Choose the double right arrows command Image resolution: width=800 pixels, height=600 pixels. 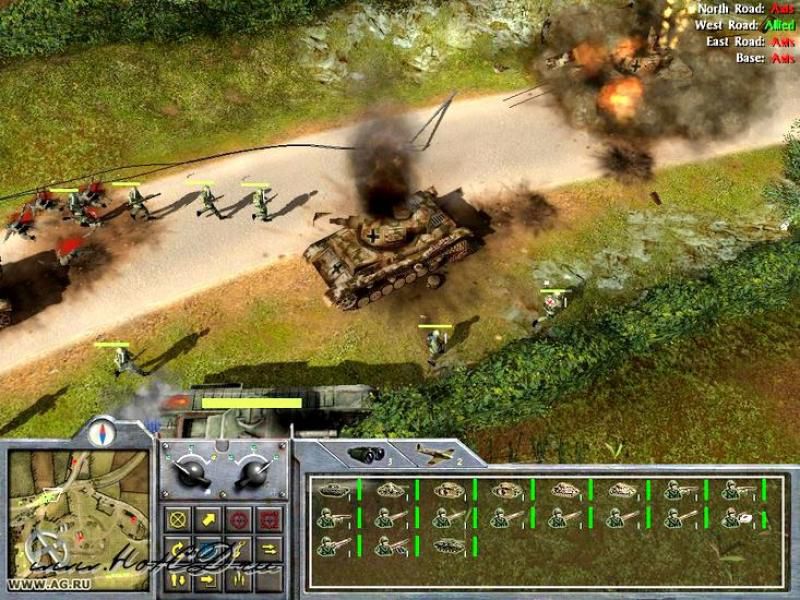(x=269, y=548)
